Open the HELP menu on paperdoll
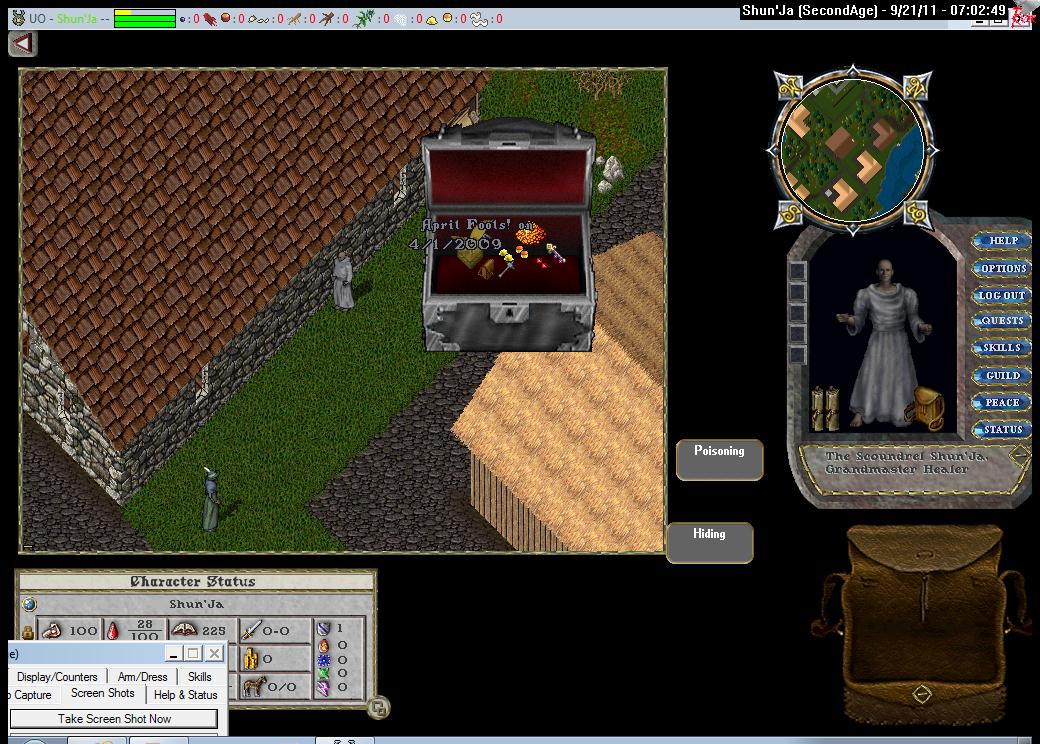The image size is (1040, 744). [x=1002, y=241]
